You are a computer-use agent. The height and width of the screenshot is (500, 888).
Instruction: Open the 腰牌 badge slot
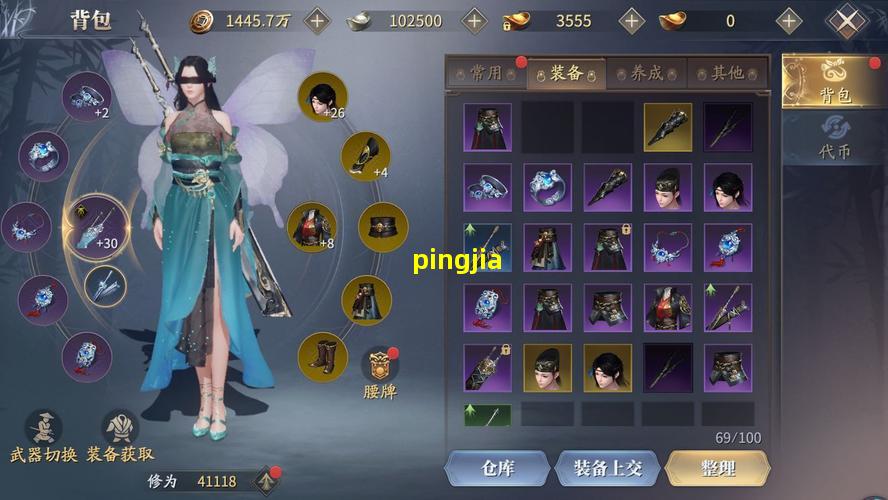380,372
